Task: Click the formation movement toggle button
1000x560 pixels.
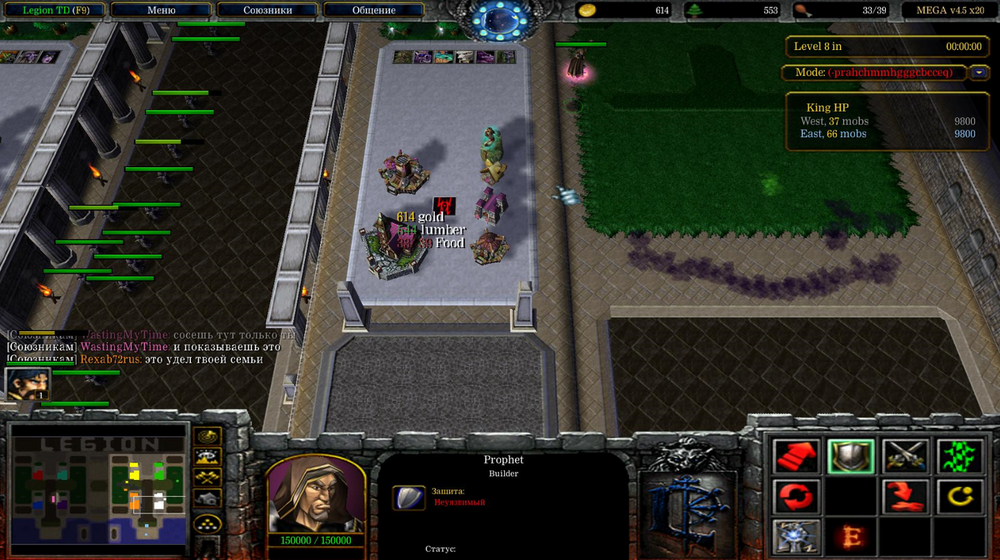Action: 208,523
